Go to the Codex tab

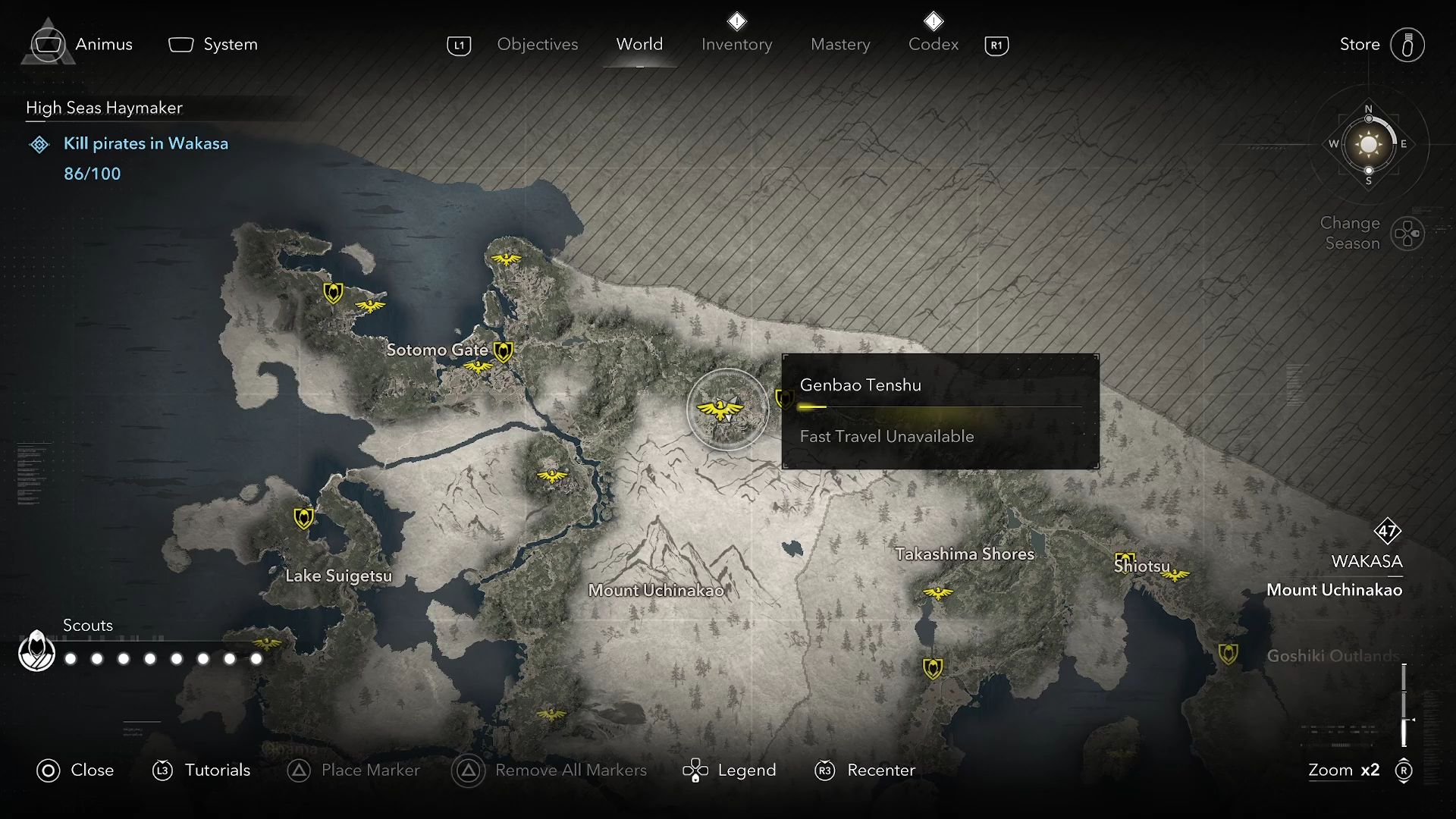[933, 45]
